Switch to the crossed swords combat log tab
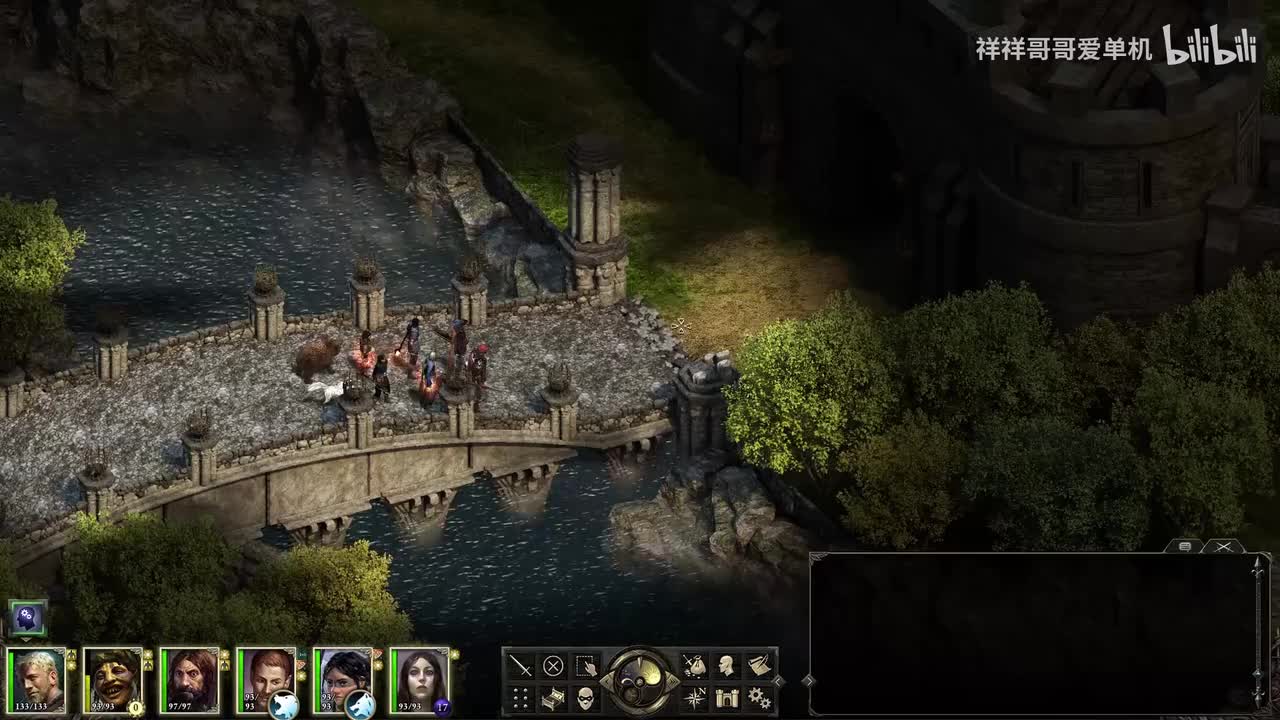The height and width of the screenshot is (720, 1280). tap(1222, 547)
